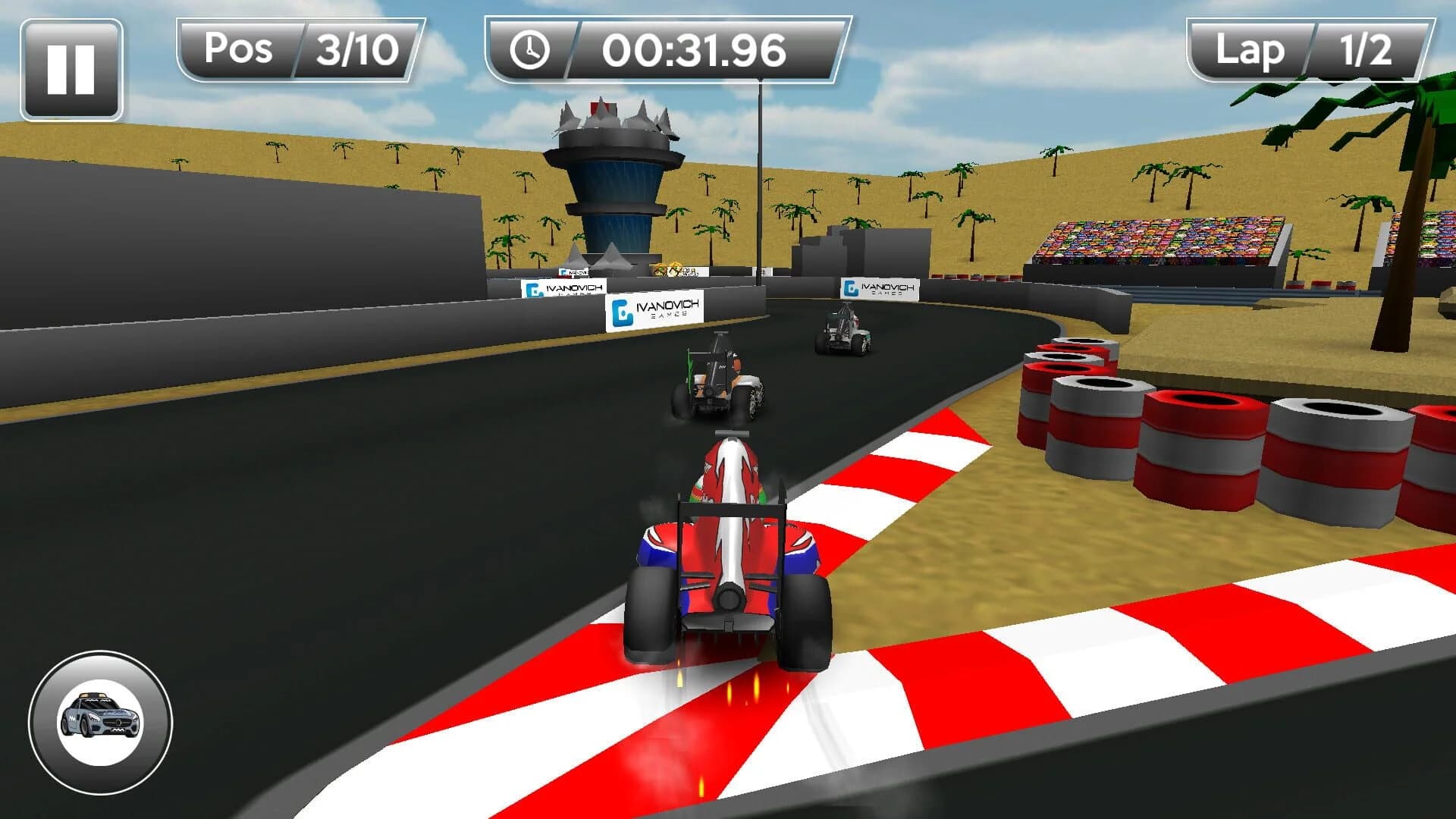Tap the clock icon beside the timer

(531, 51)
